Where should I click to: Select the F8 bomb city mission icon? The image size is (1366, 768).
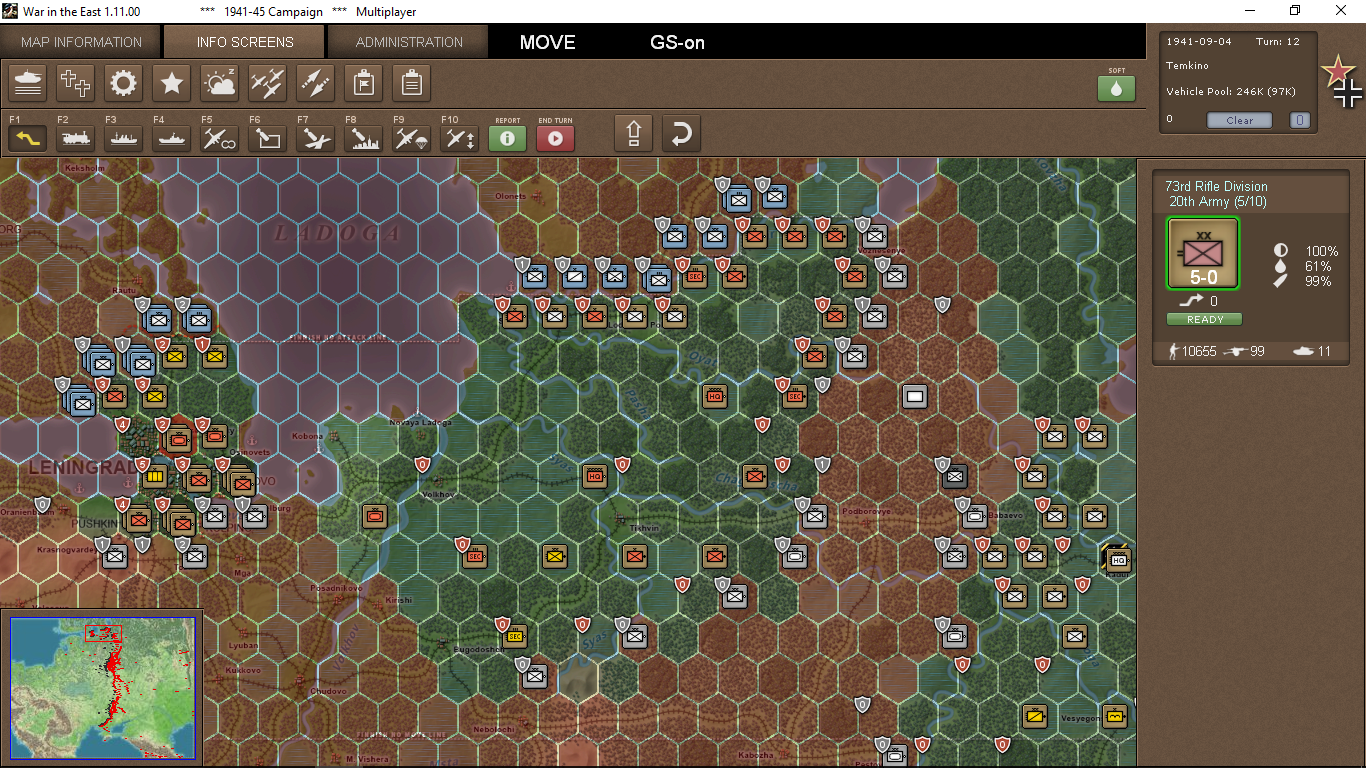click(363, 138)
